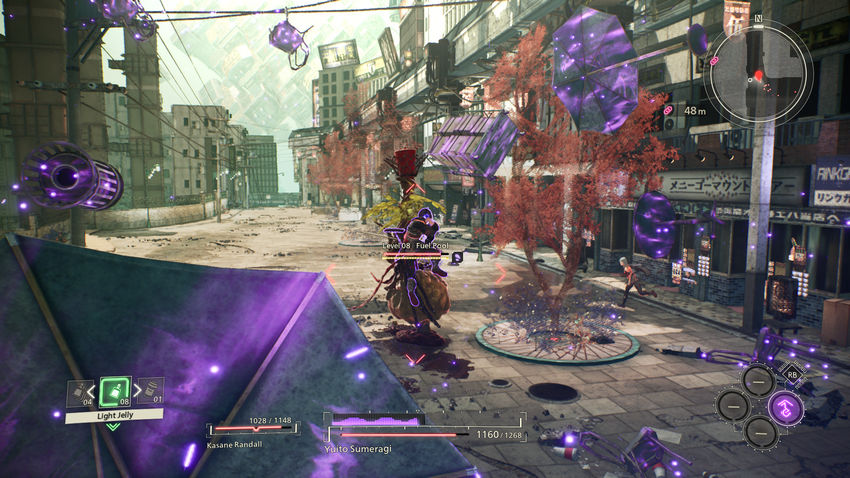Select the item slot holding 04 units
The image size is (850, 478).
[79, 391]
